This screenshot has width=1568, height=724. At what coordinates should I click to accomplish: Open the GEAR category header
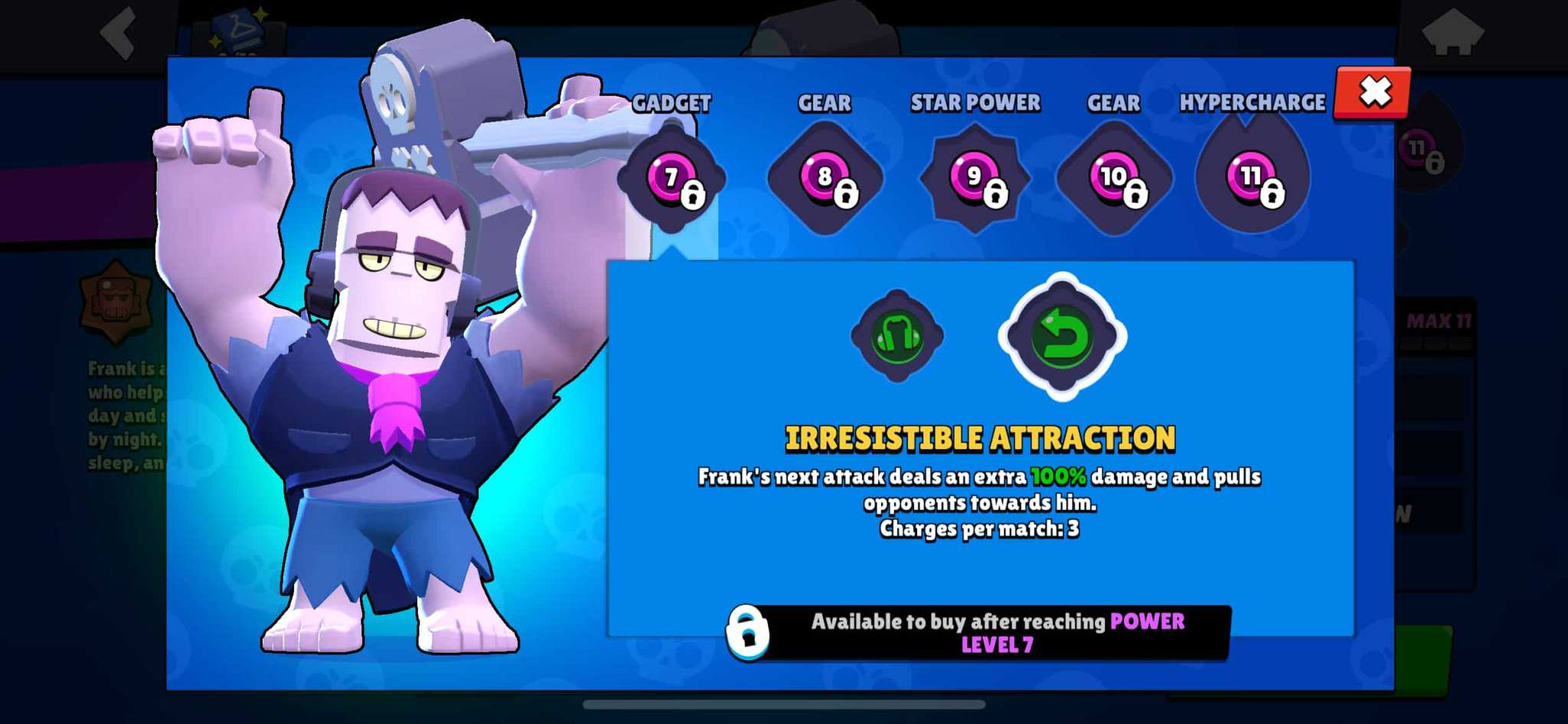pyautogui.click(x=825, y=102)
